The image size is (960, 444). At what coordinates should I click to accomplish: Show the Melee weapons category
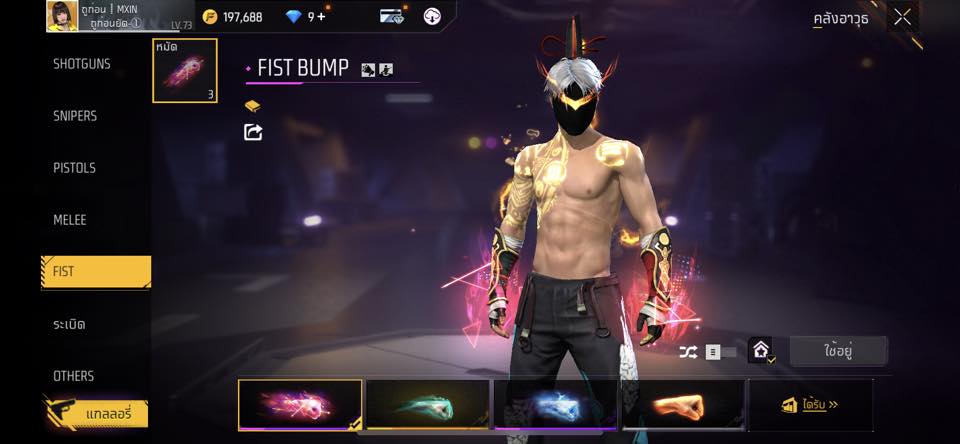[70, 220]
